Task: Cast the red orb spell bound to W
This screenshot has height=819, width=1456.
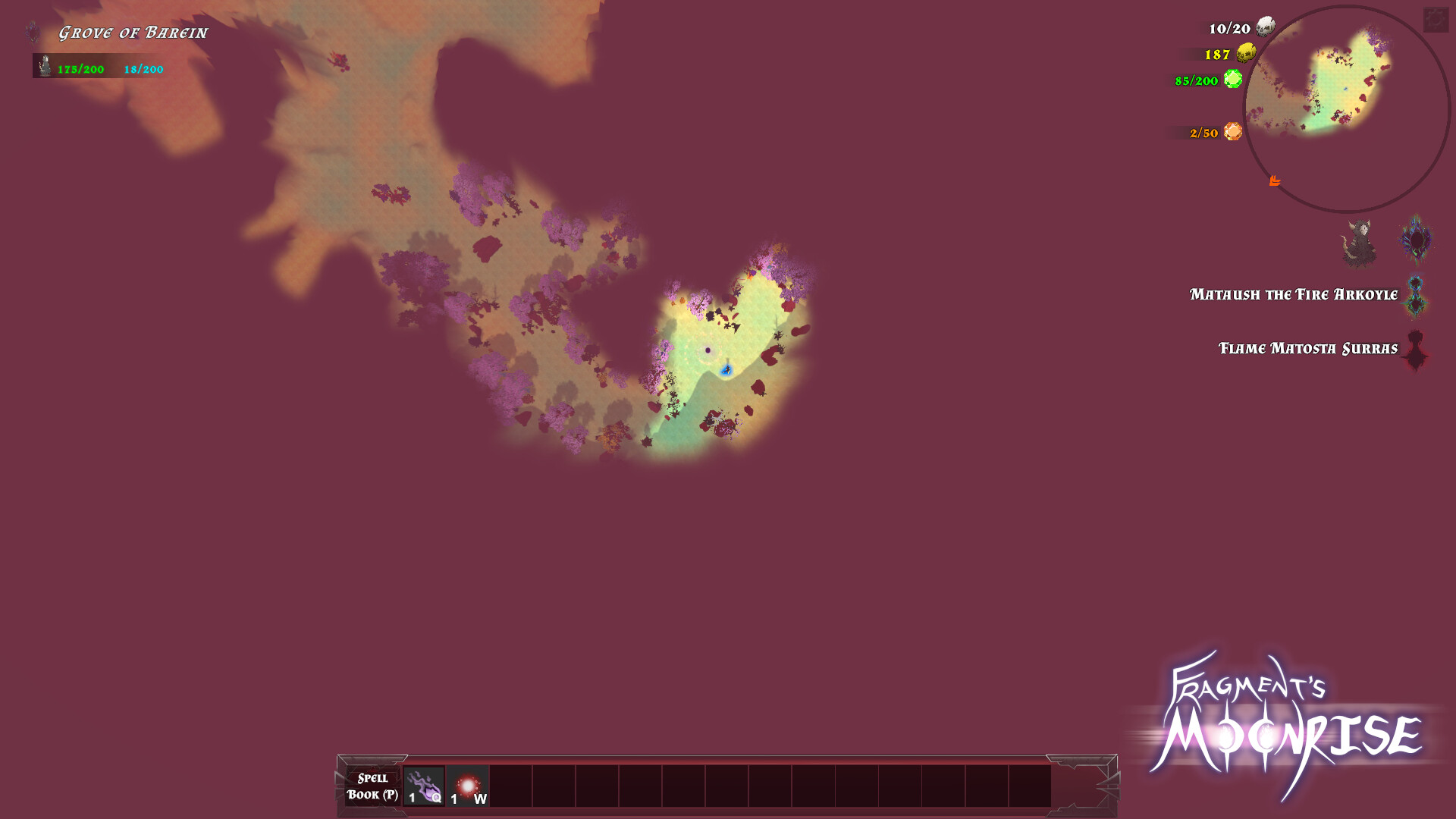Action: [x=469, y=786]
